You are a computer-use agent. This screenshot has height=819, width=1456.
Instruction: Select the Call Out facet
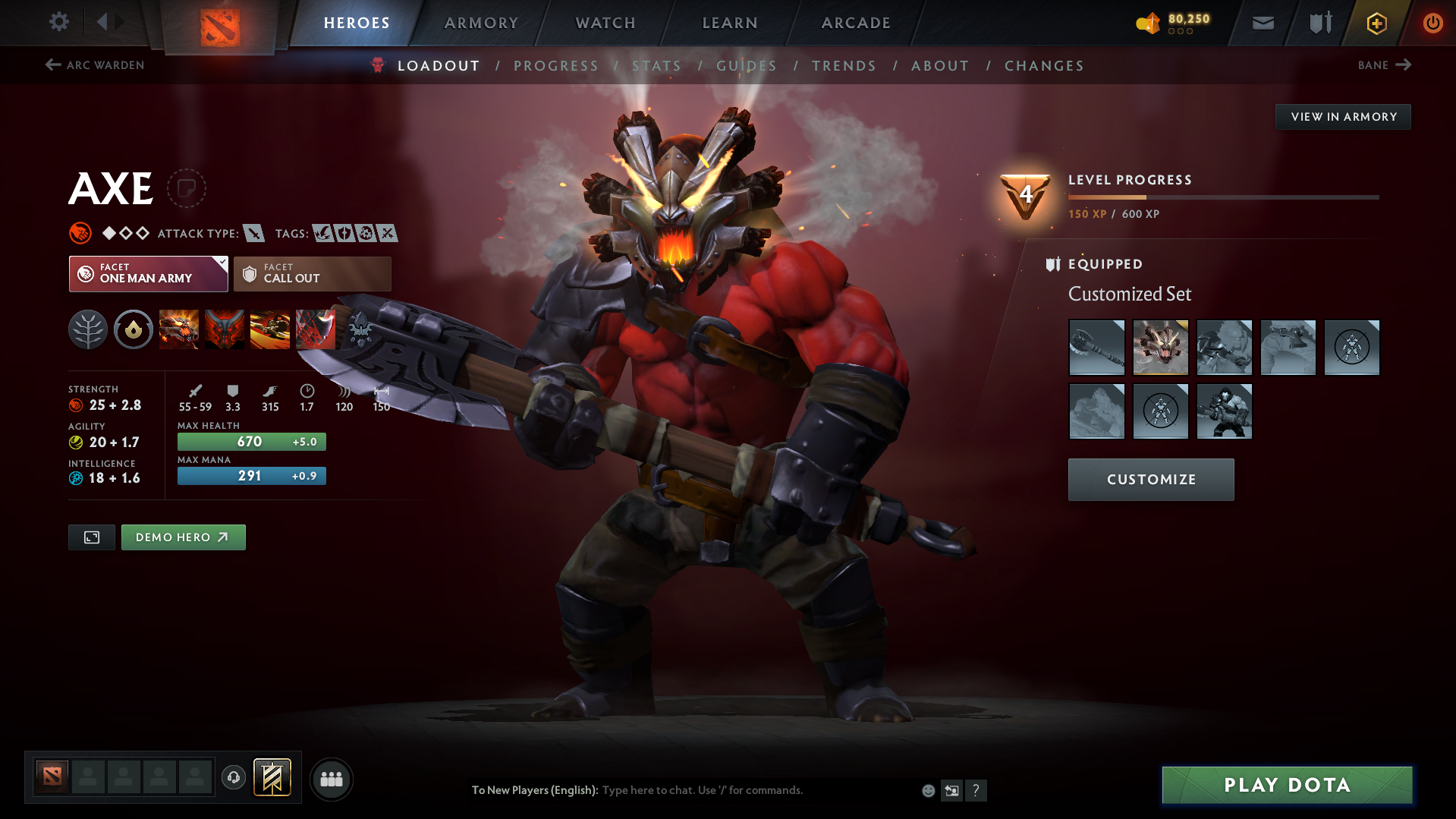(312, 273)
